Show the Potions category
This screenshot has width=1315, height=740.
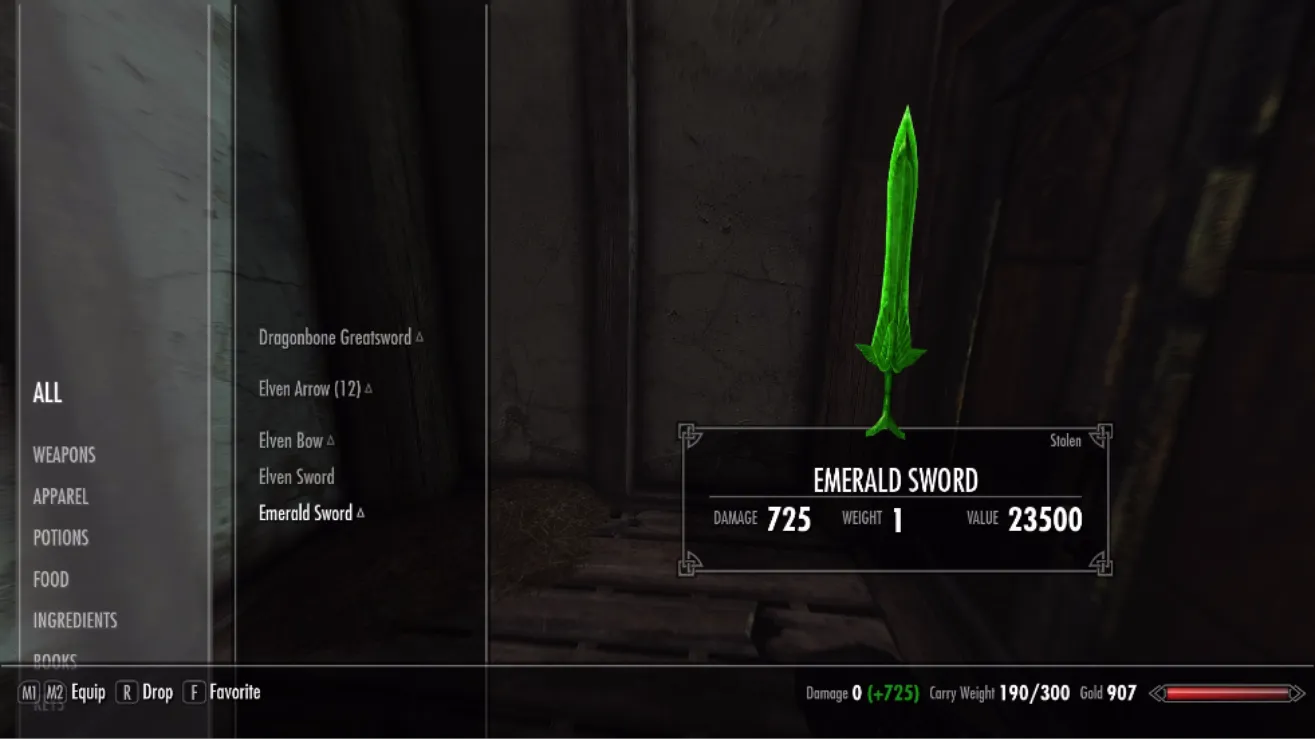pos(60,538)
